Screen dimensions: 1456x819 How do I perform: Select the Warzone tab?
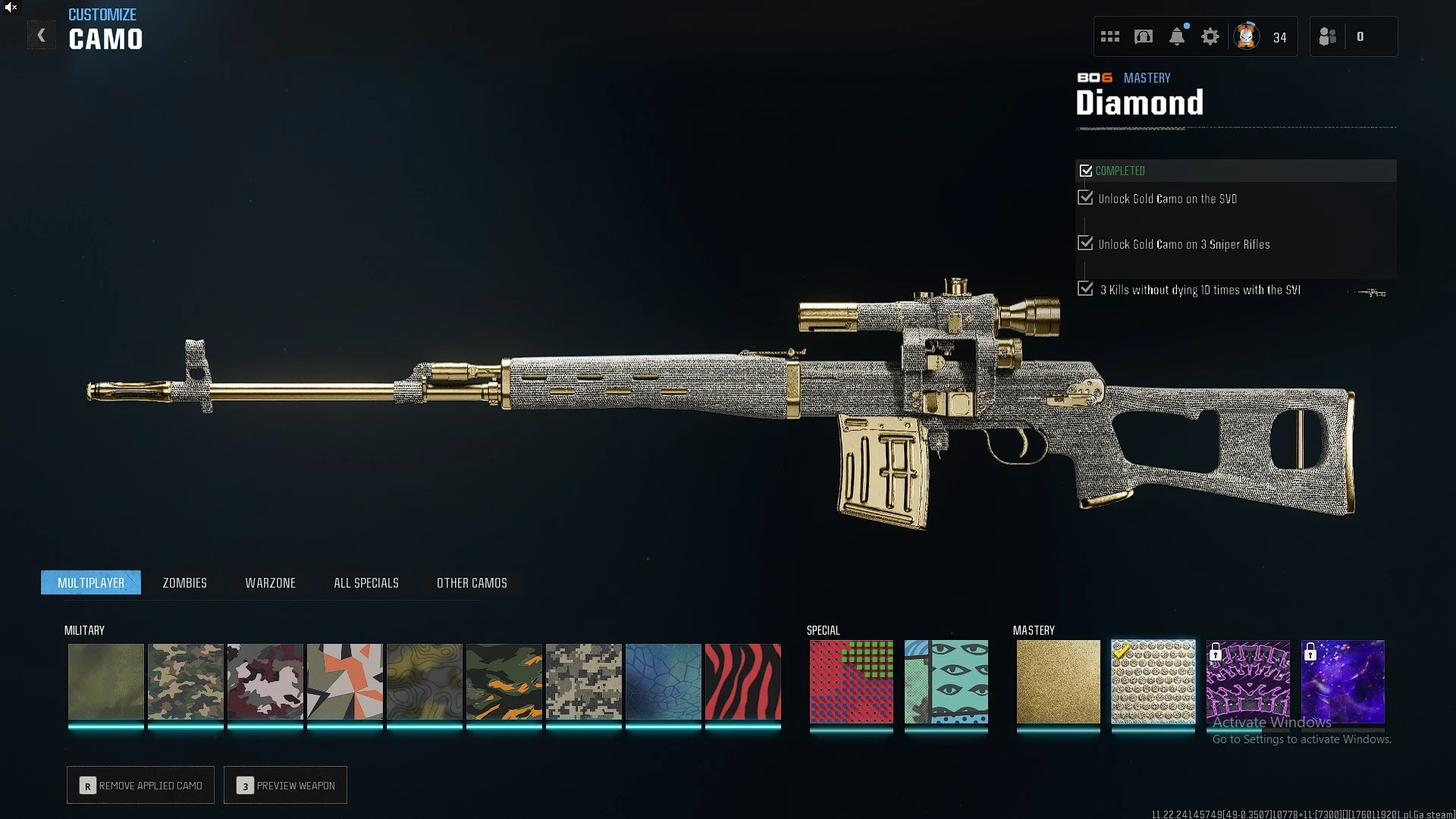270,582
